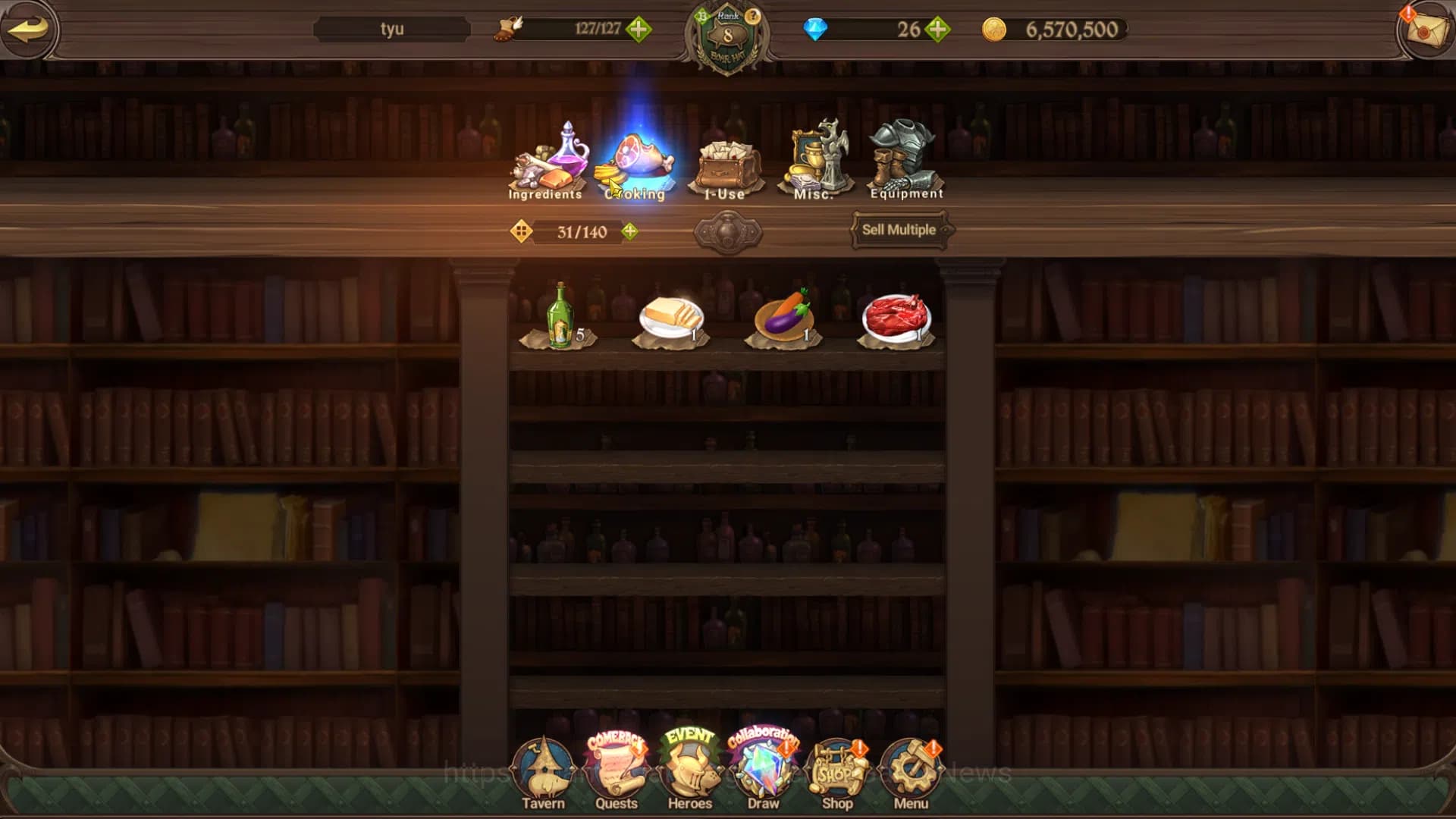Visit the Shop
The width and height of the screenshot is (1456, 819).
pos(837,773)
